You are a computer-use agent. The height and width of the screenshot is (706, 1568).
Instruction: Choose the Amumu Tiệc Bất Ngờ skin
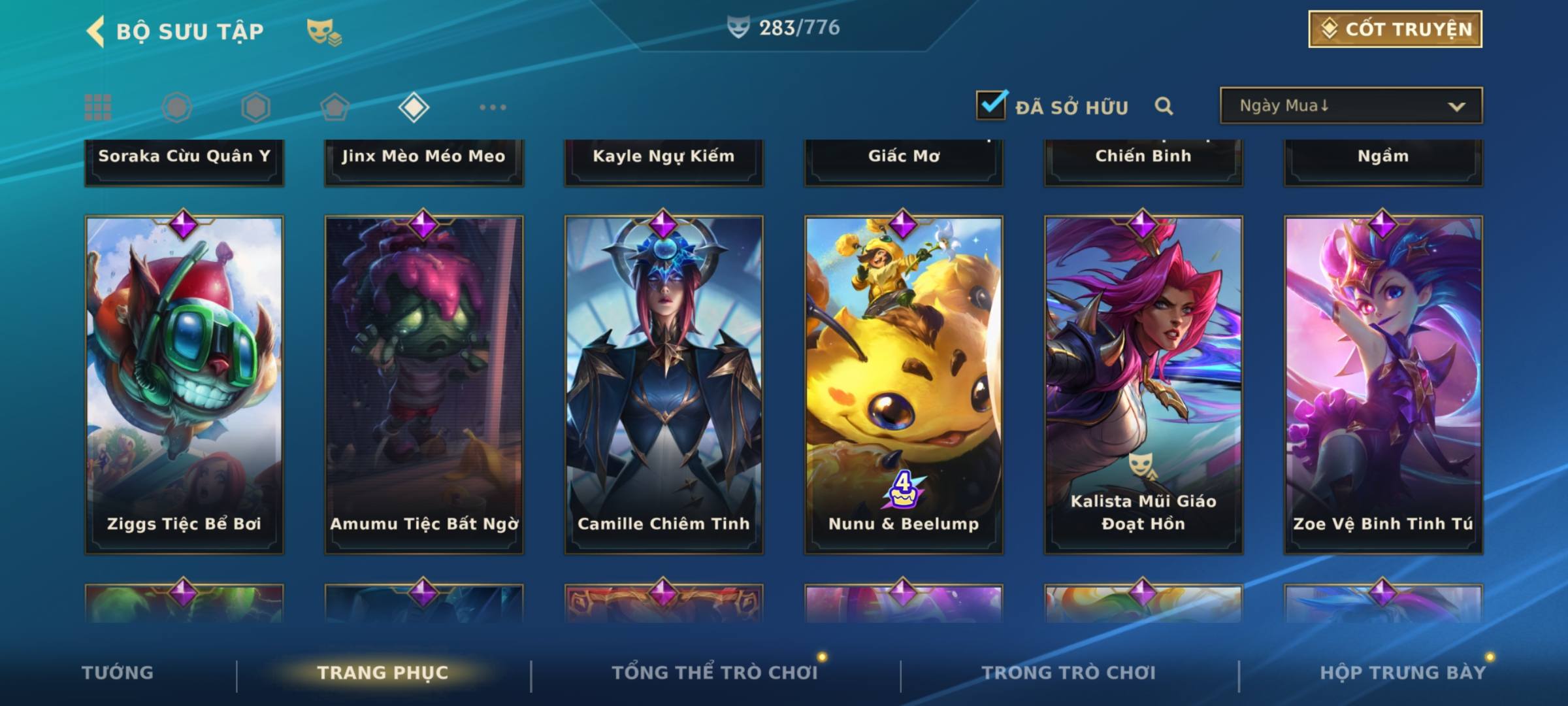424,385
